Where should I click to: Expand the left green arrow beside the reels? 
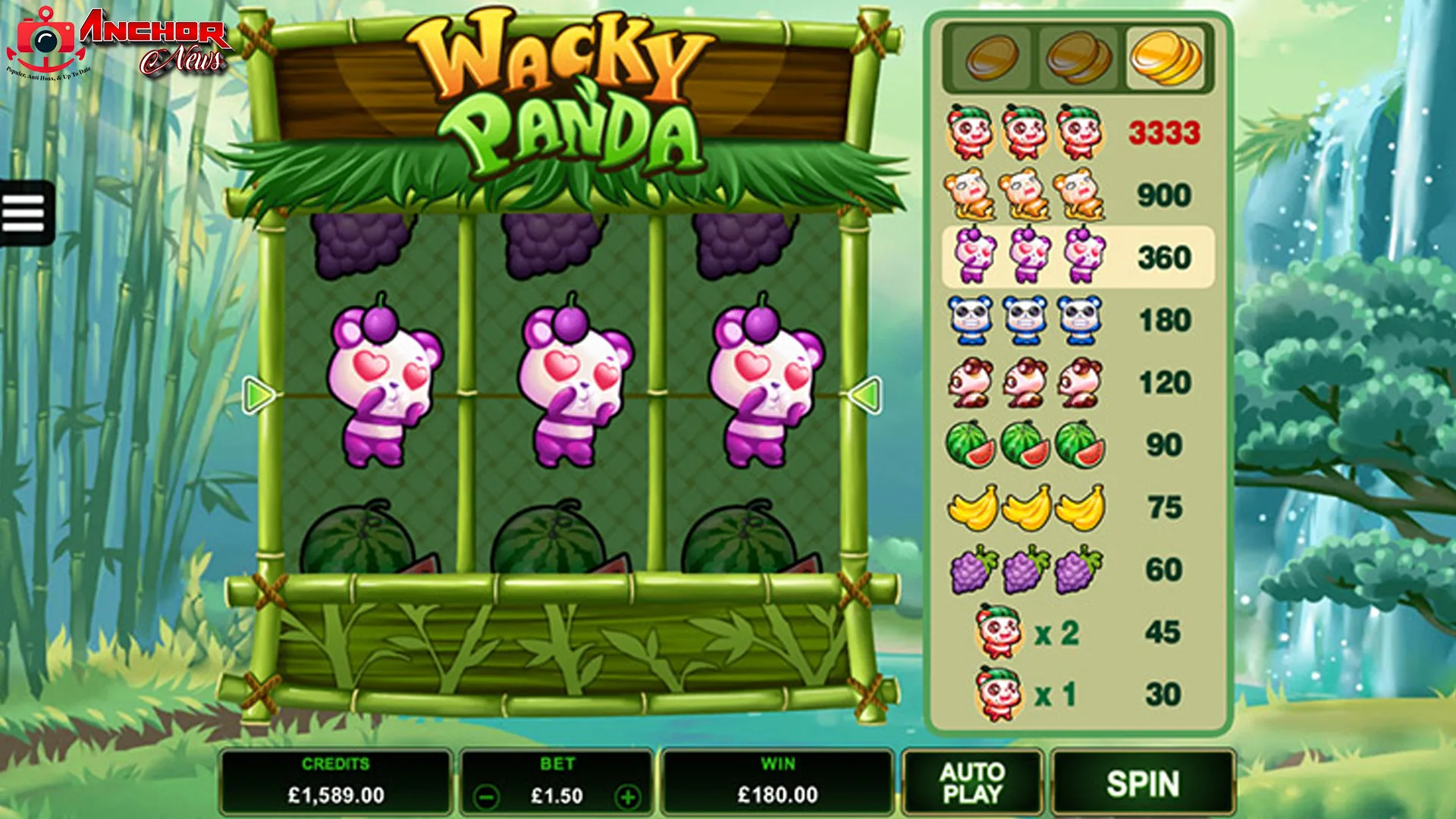(258, 393)
